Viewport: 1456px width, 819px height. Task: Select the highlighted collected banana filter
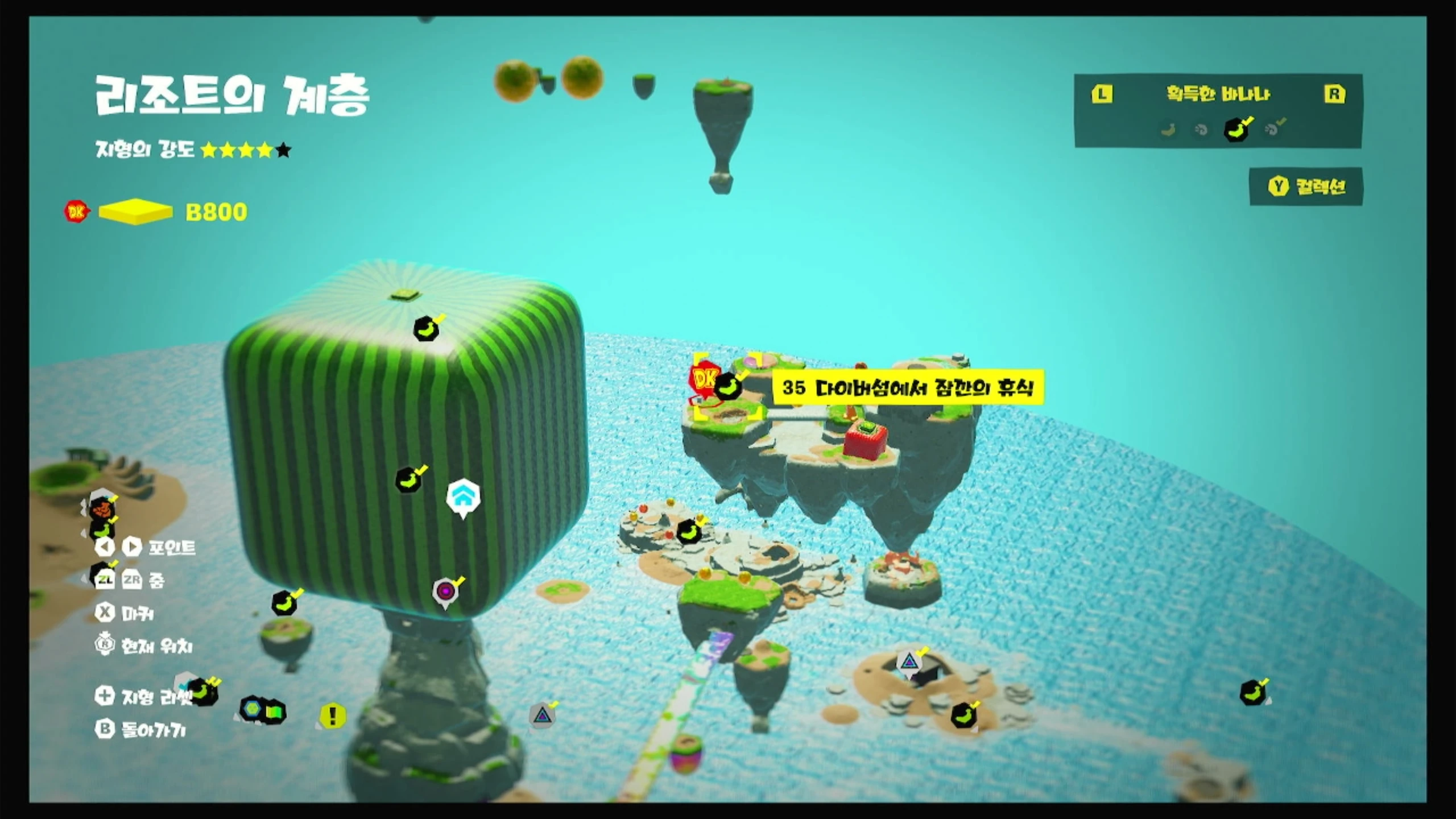point(1236,130)
